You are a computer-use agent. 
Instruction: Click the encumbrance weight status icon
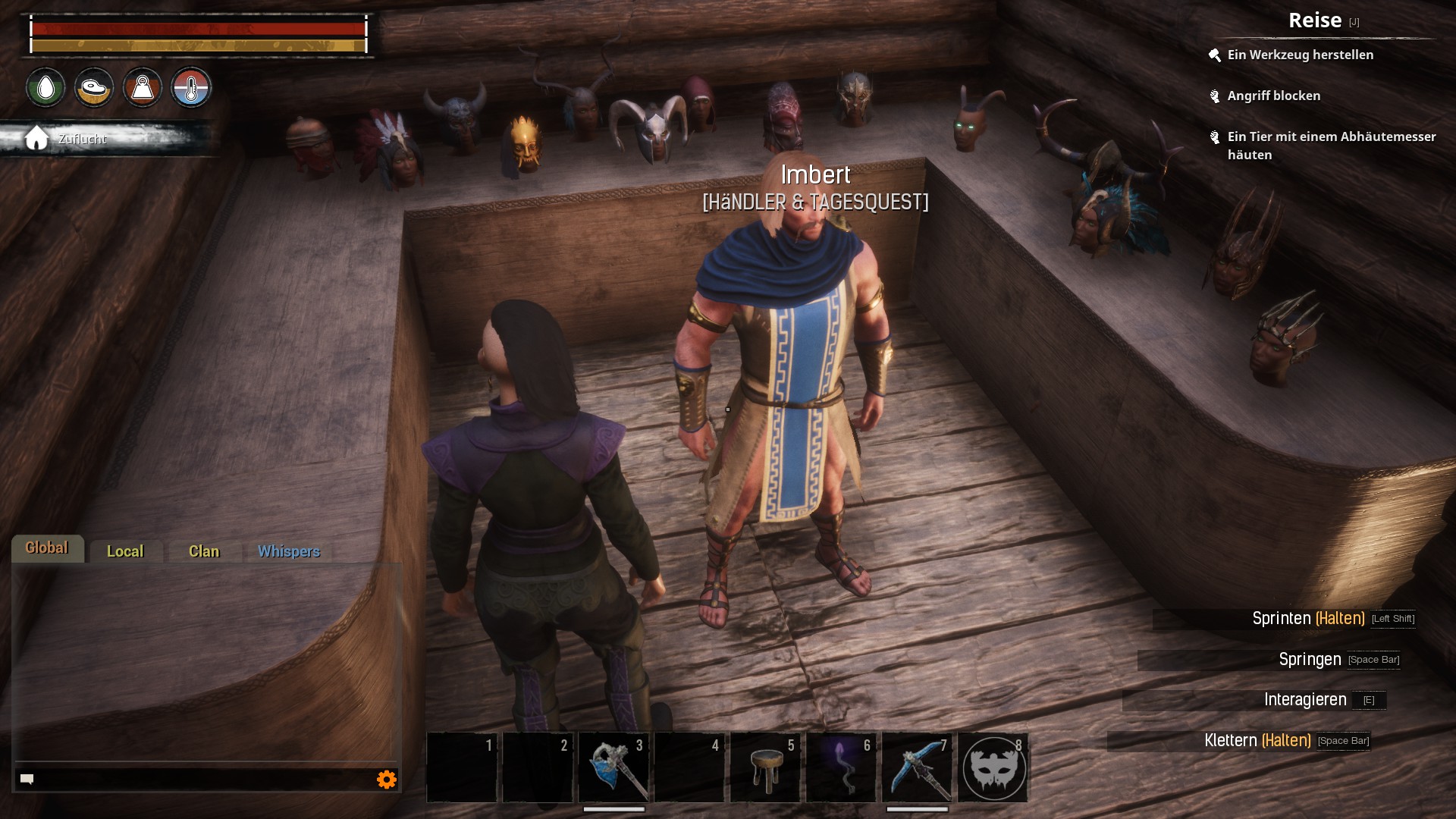tap(143, 88)
